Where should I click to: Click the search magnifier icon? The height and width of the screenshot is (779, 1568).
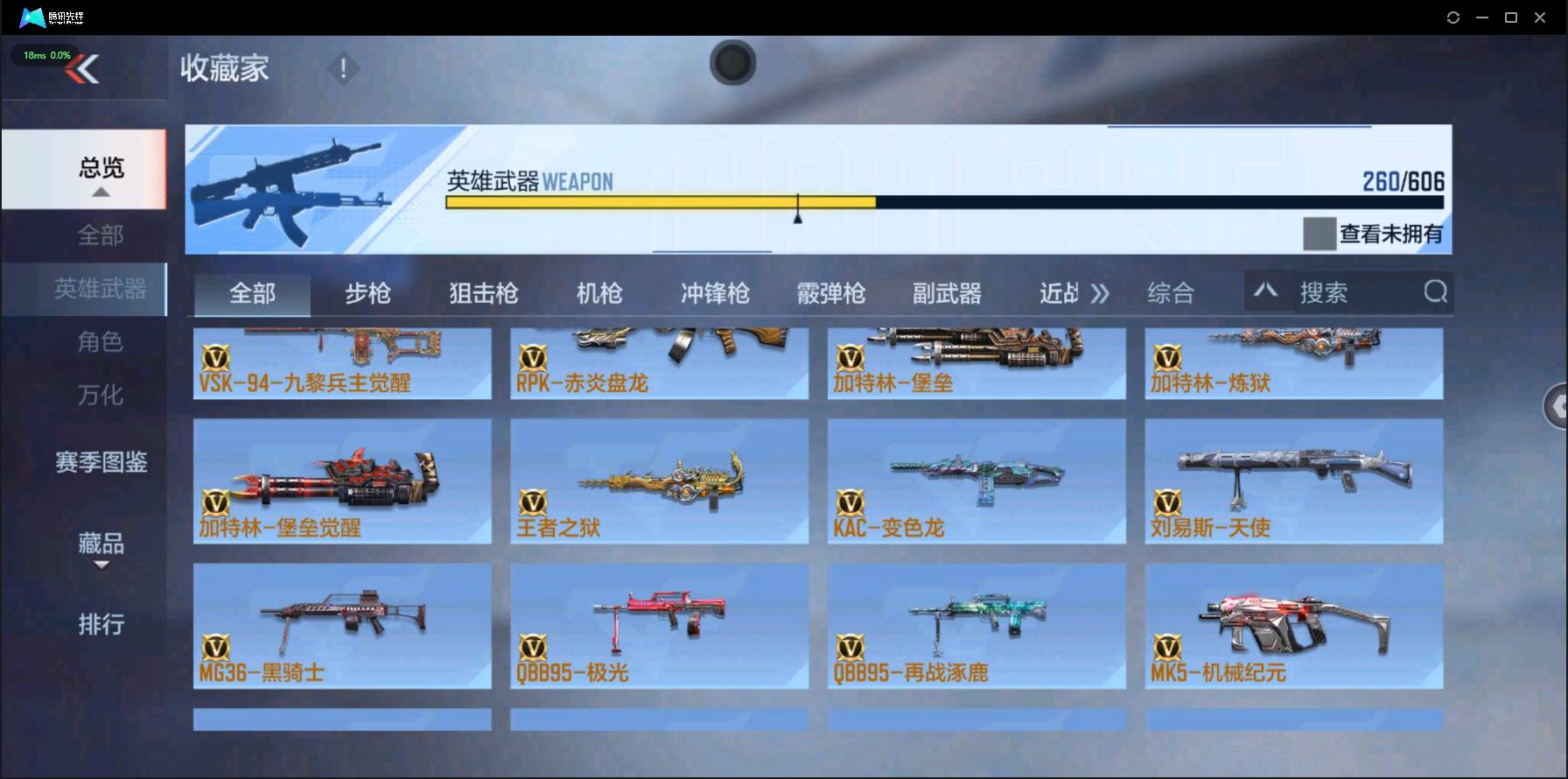pyautogui.click(x=1434, y=291)
